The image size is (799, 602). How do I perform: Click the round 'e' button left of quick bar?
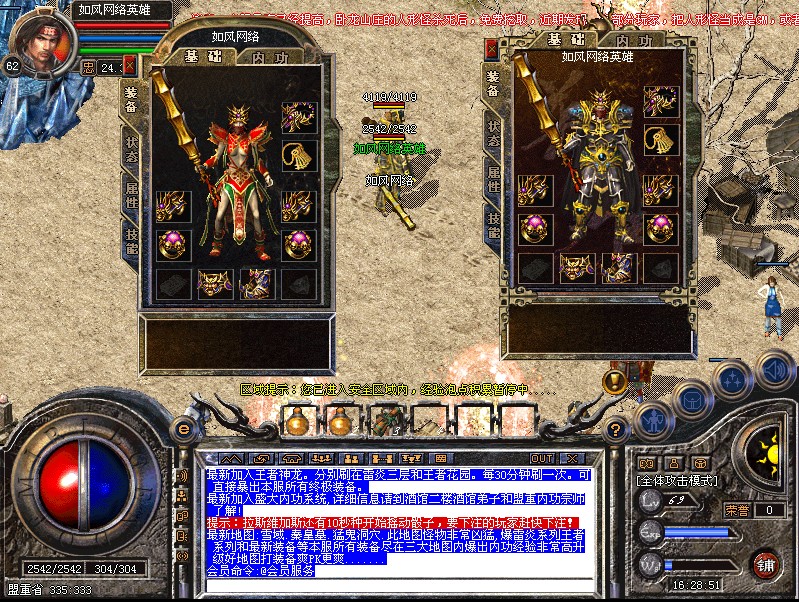coord(183,428)
